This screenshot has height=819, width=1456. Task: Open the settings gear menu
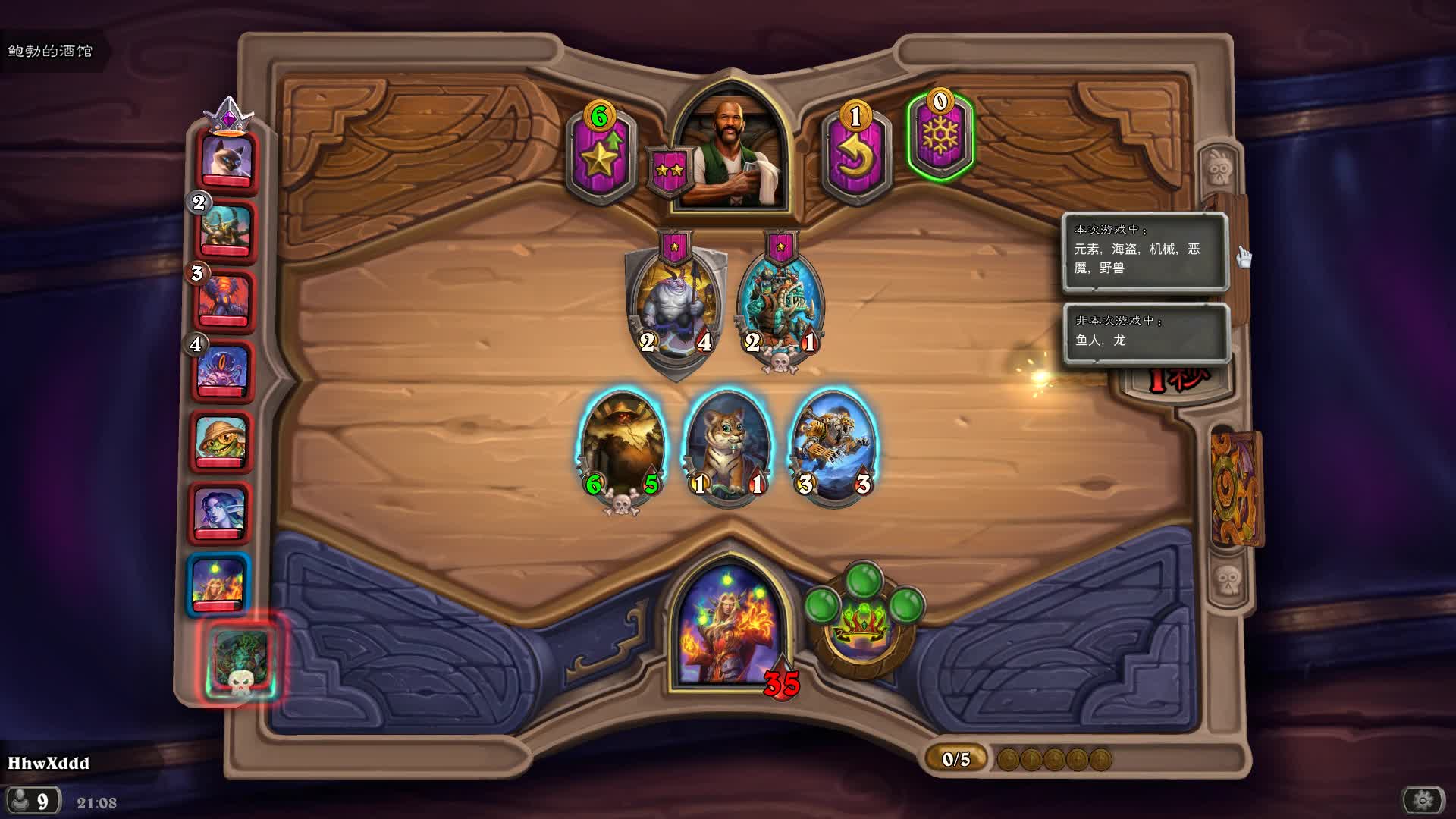pyautogui.click(x=1423, y=799)
